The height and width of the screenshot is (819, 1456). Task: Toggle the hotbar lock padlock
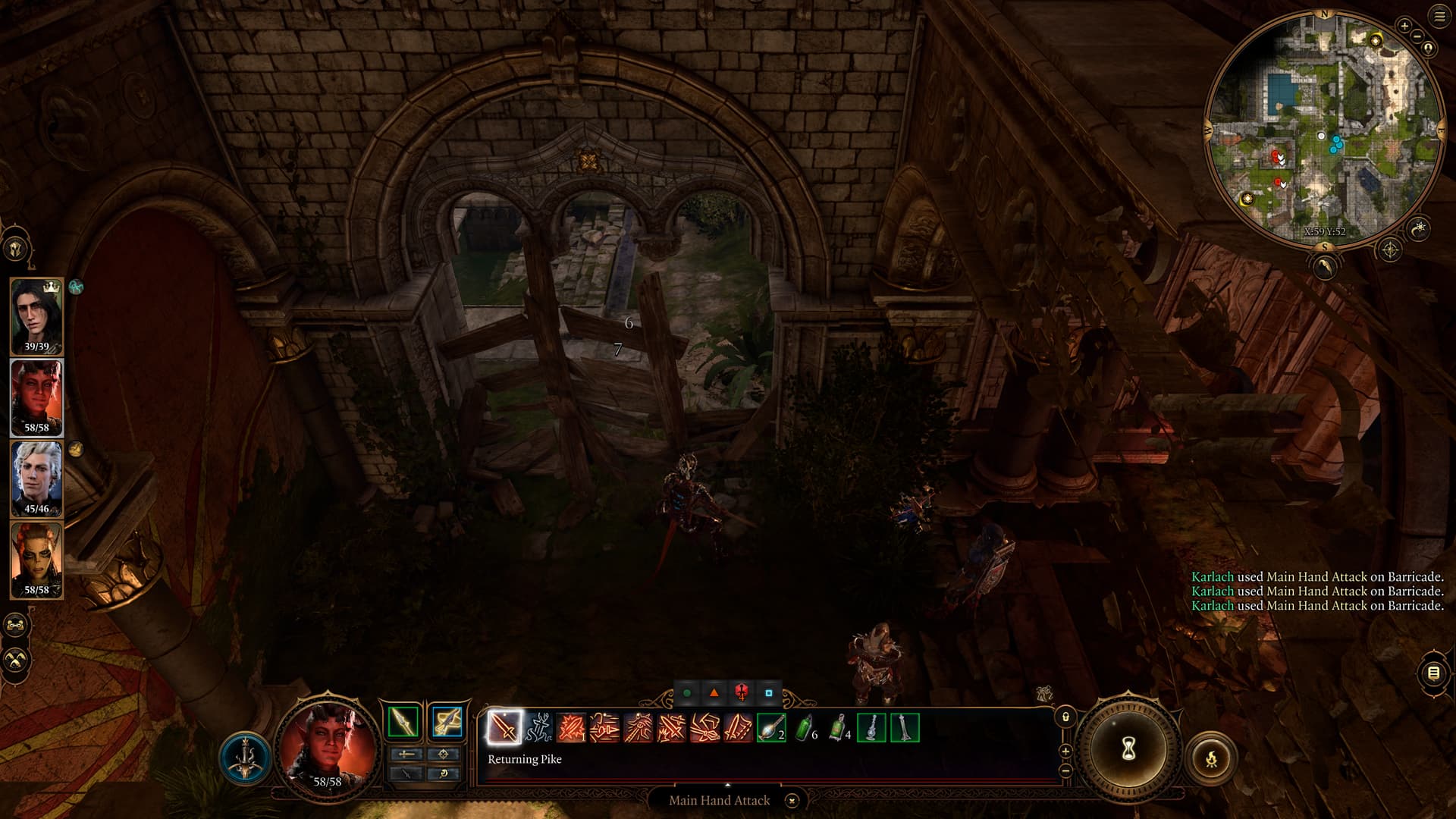(x=1065, y=717)
